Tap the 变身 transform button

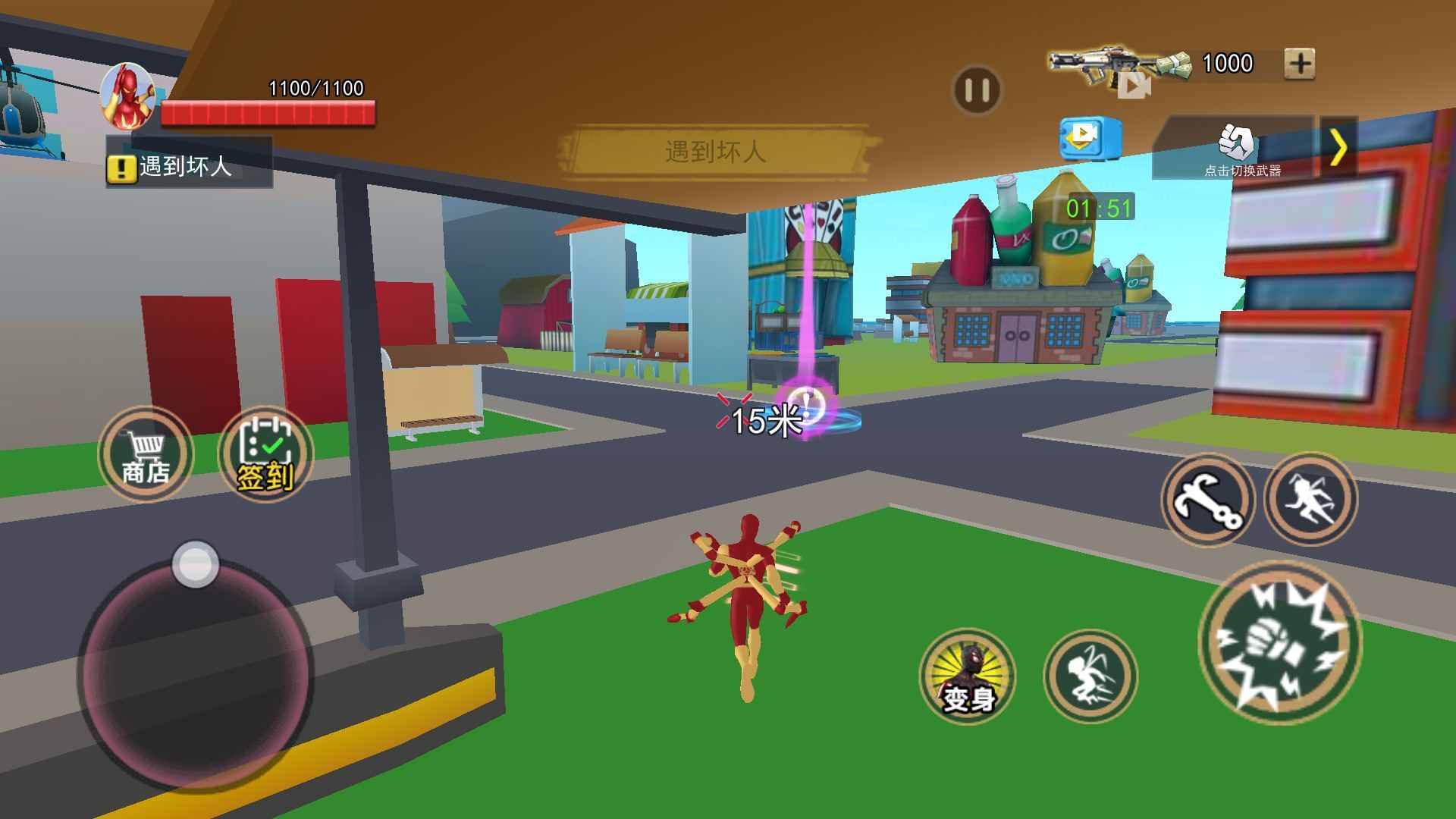click(968, 675)
